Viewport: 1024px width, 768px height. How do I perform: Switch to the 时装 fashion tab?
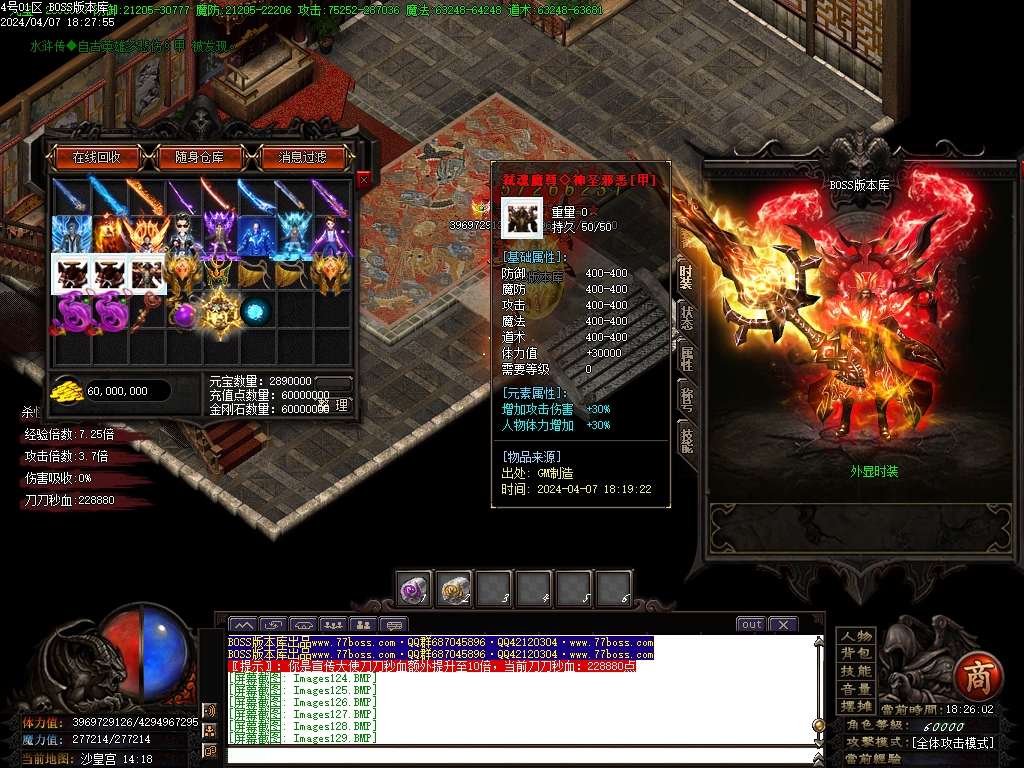click(686, 275)
